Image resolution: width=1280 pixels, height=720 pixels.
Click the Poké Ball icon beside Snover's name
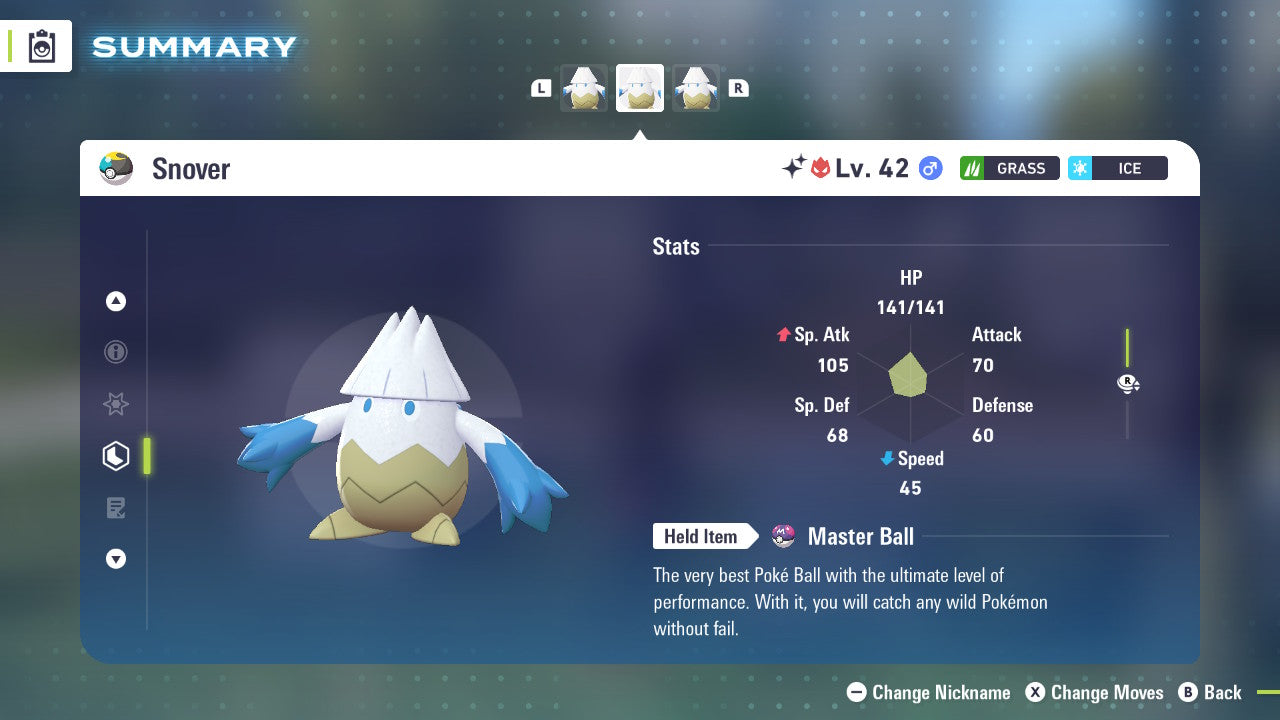[x=116, y=168]
